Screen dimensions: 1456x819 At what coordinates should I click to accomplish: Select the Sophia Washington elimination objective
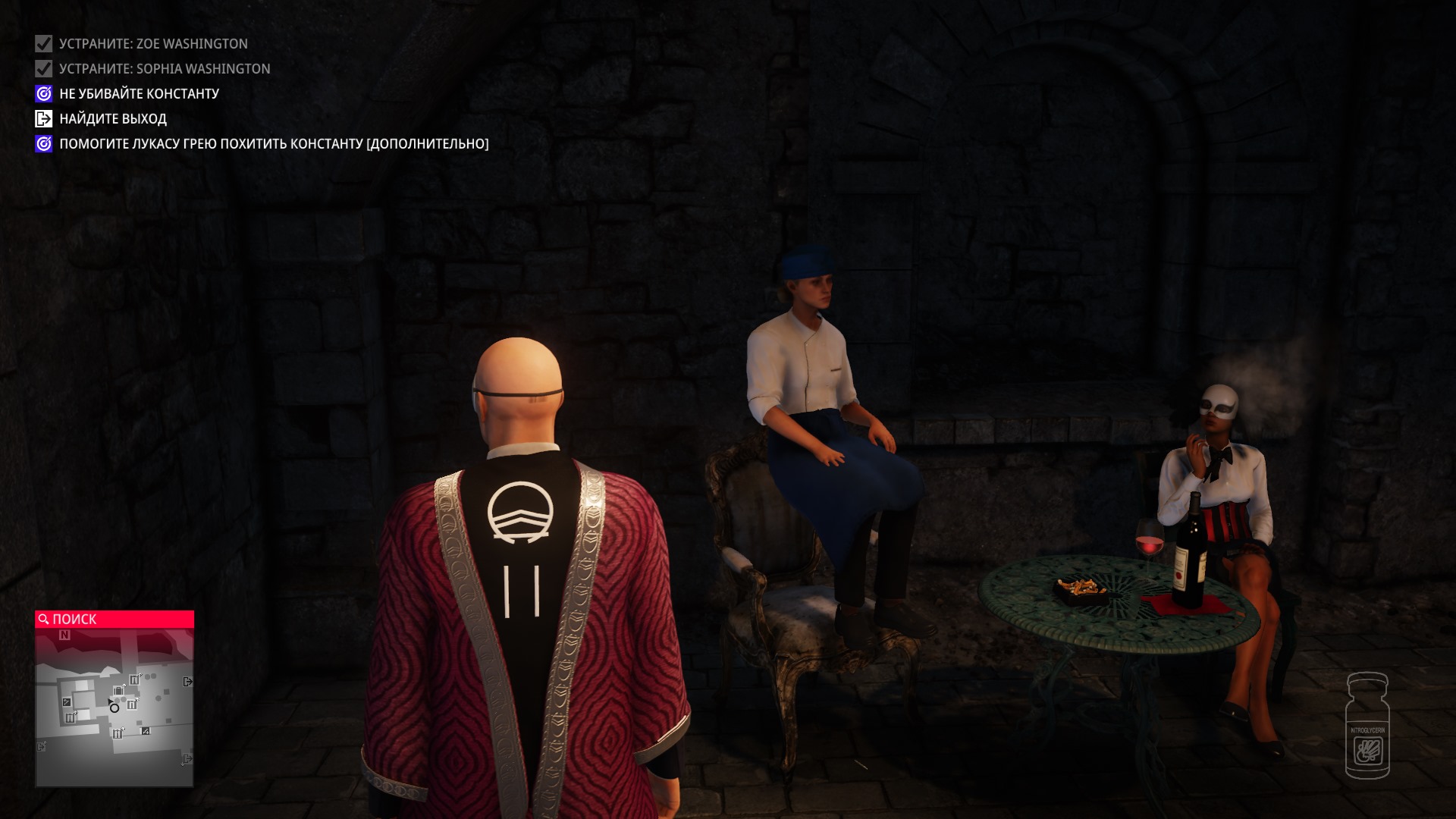pyautogui.click(x=165, y=69)
